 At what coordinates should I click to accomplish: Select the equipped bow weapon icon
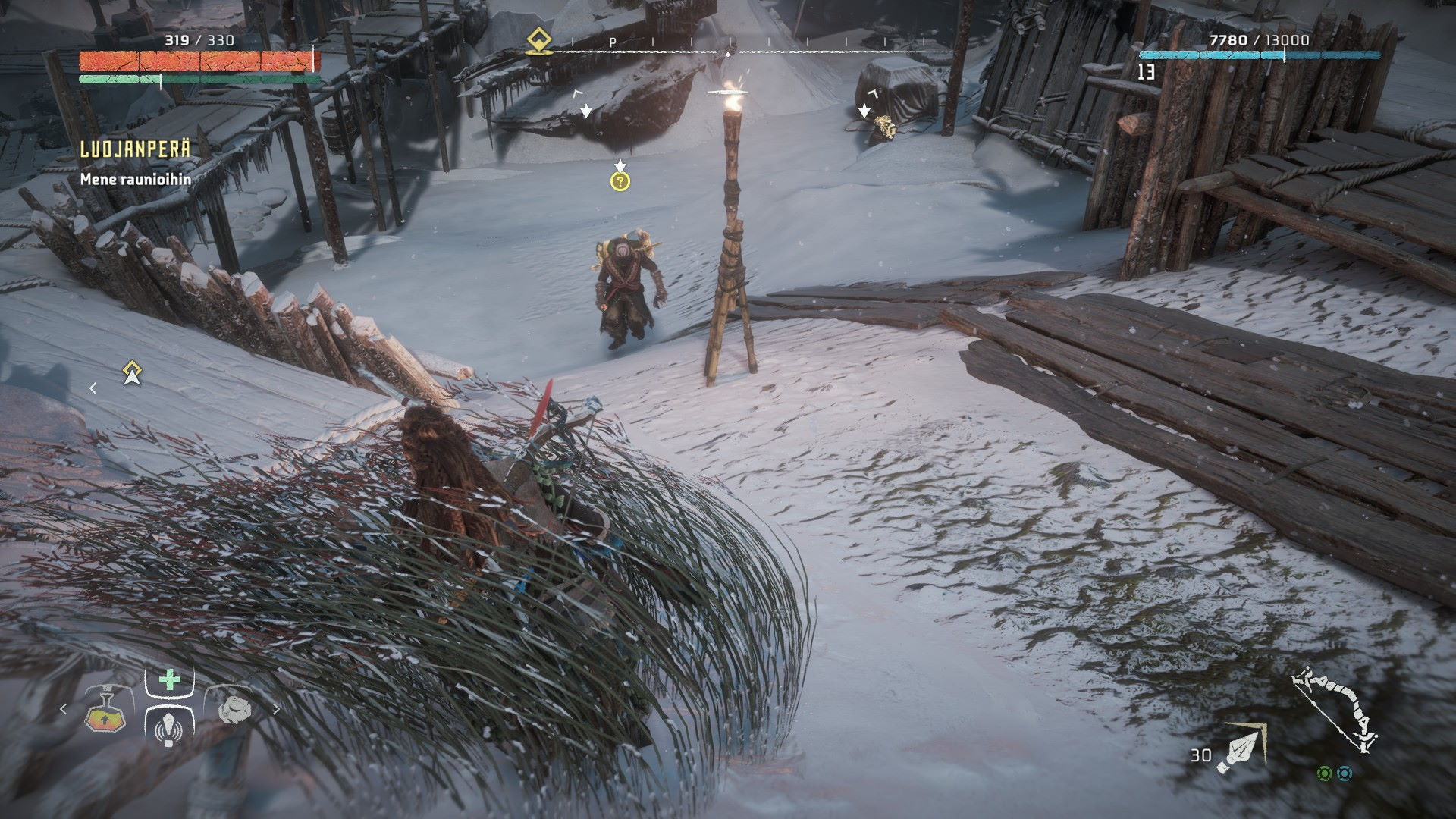coord(1336,711)
